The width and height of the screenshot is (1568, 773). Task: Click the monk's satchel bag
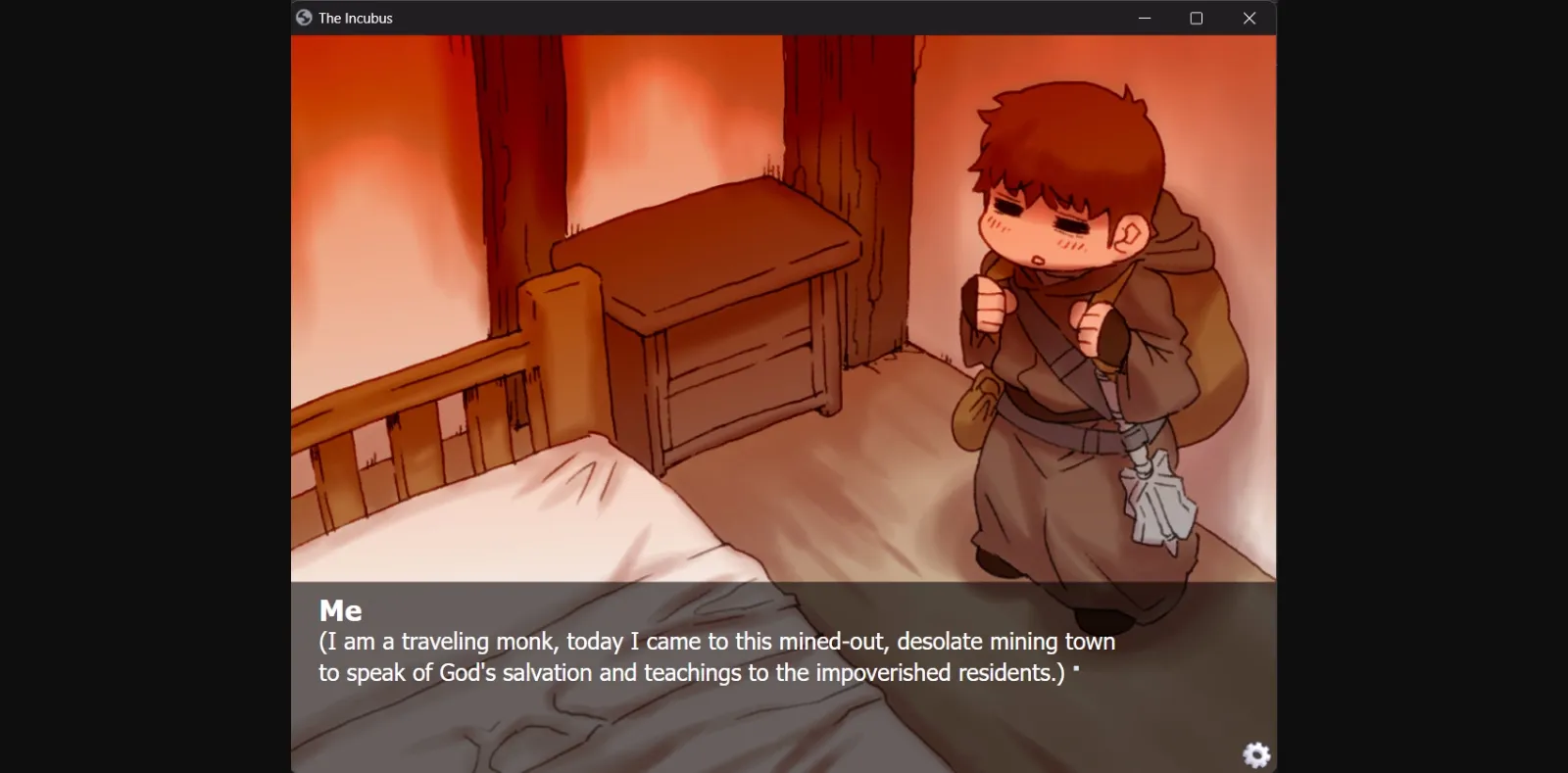coord(980,411)
